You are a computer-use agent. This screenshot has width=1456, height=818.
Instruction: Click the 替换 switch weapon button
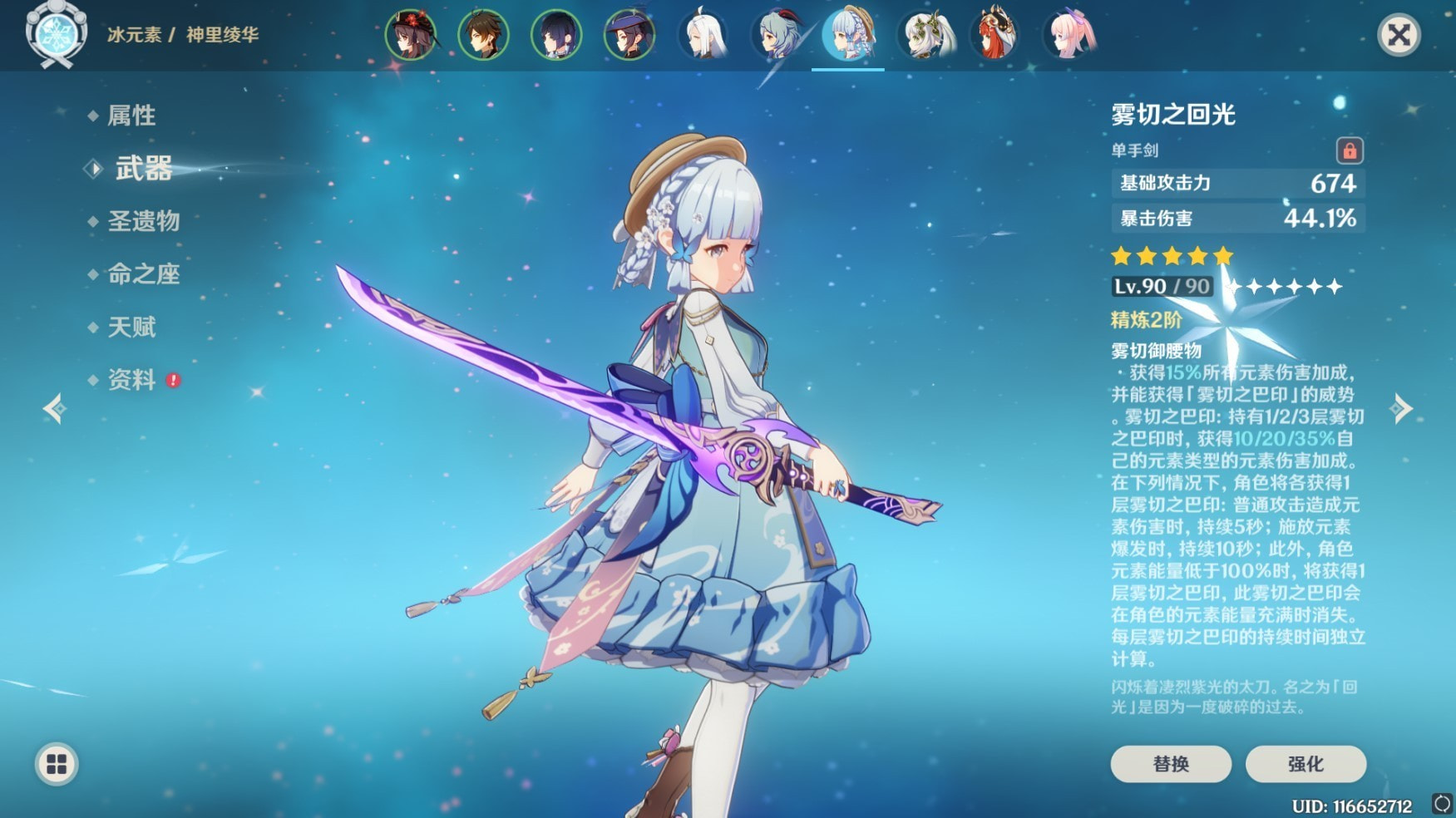[1171, 763]
